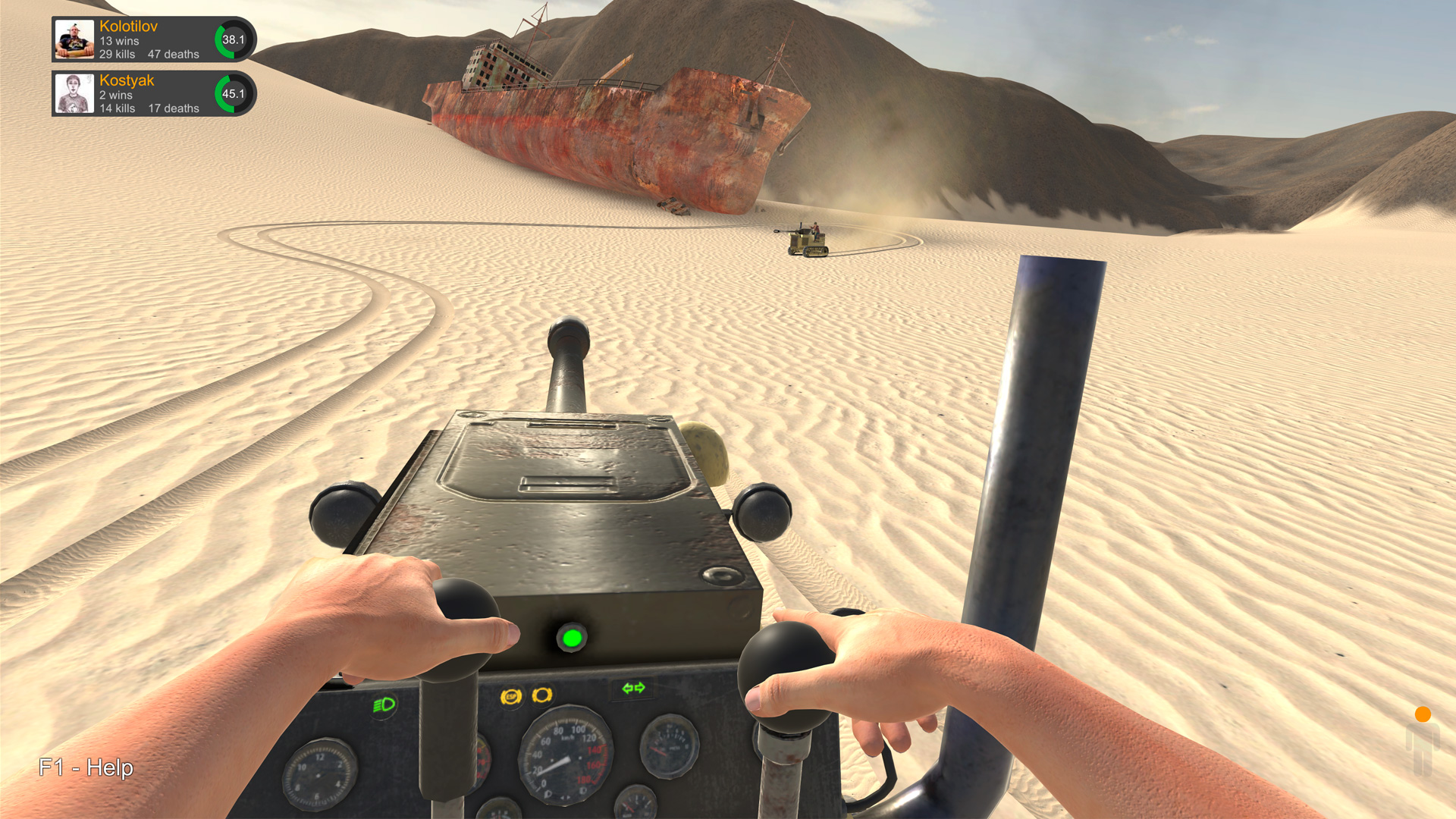The width and height of the screenshot is (1456, 819).
Task: Click Kolotilov's 38.1 score ring
Action: [234, 39]
